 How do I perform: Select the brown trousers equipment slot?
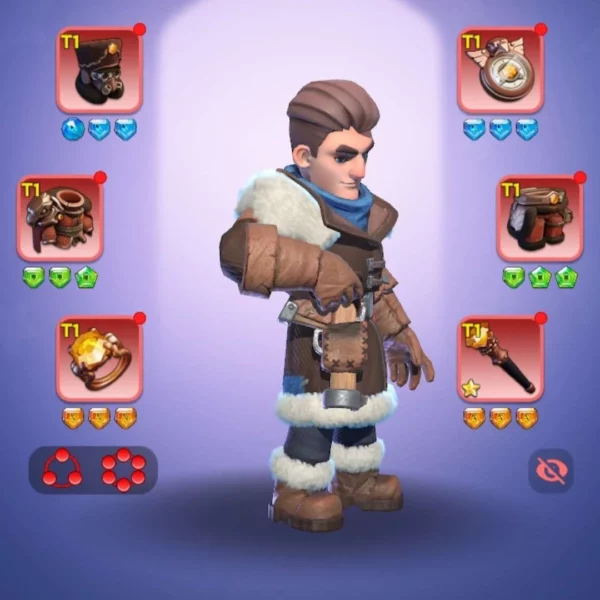pos(540,219)
